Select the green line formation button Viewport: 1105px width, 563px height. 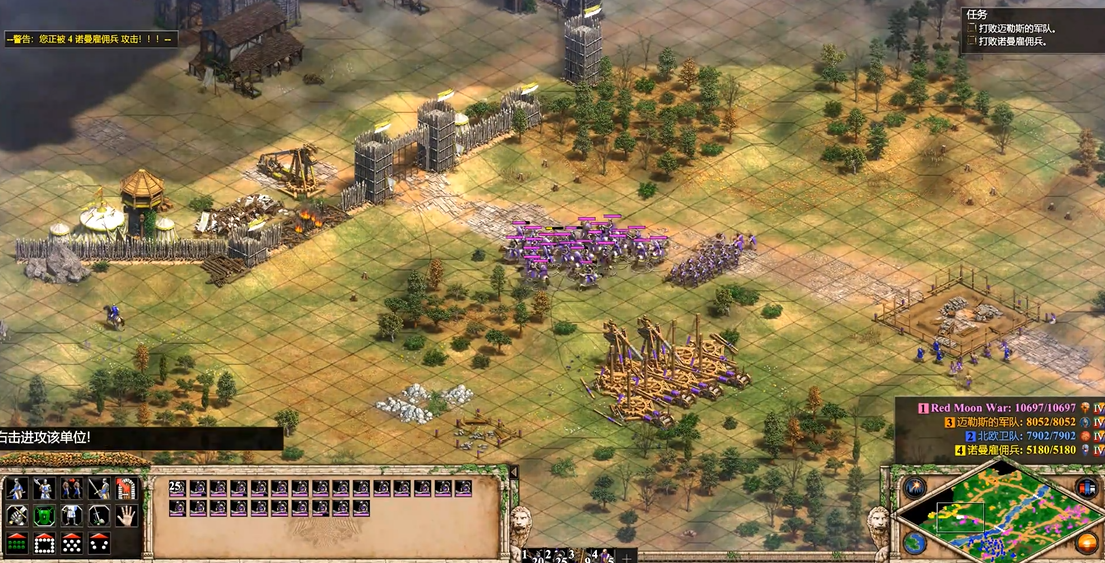click(17, 543)
